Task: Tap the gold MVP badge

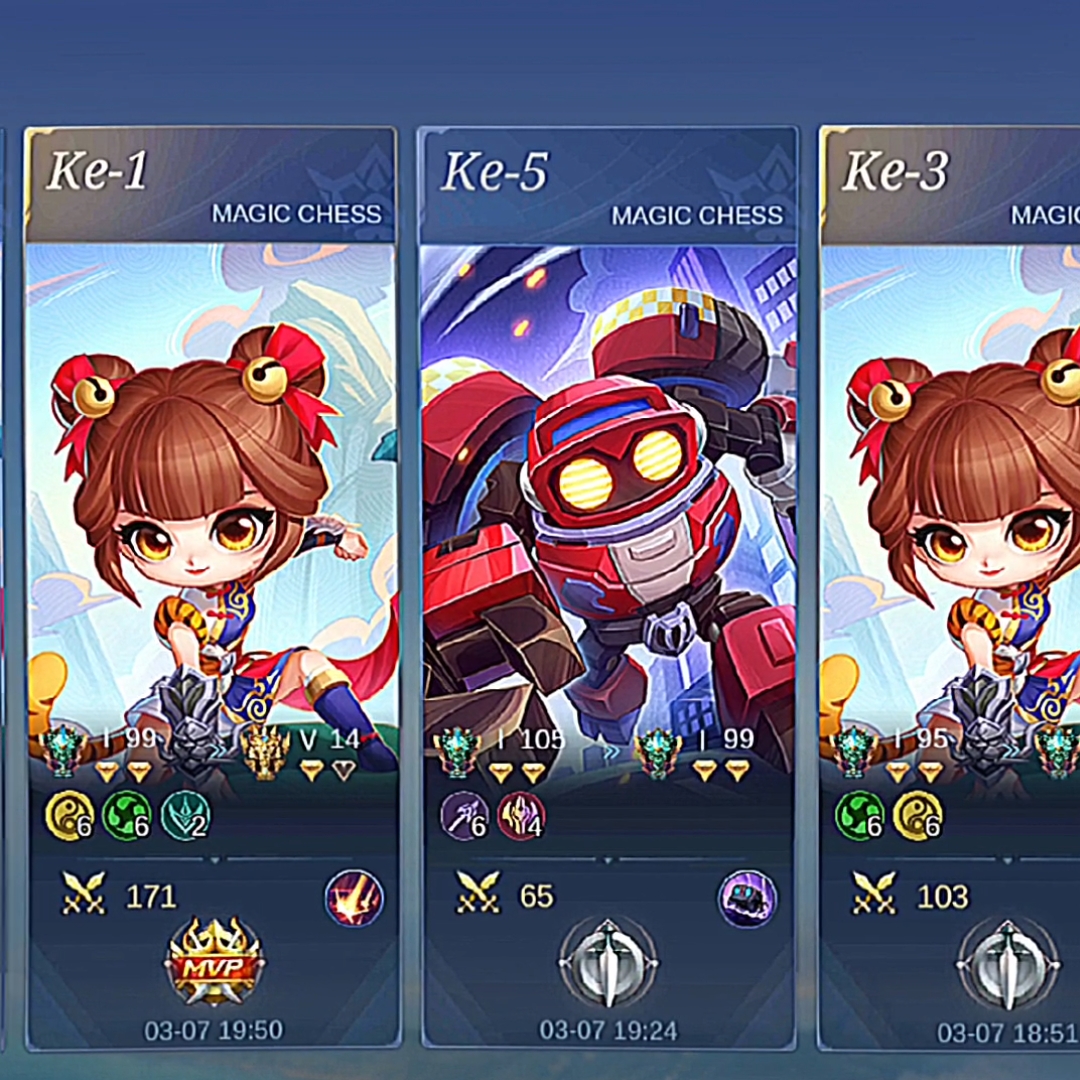Action: pyautogui.click(x=214, y=961)
